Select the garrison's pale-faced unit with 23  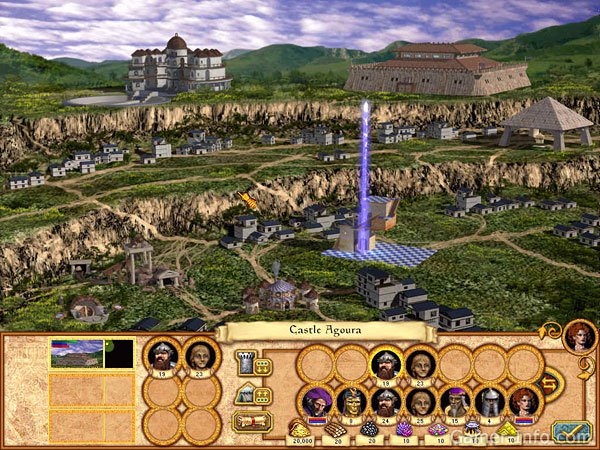tap(420, 364)
